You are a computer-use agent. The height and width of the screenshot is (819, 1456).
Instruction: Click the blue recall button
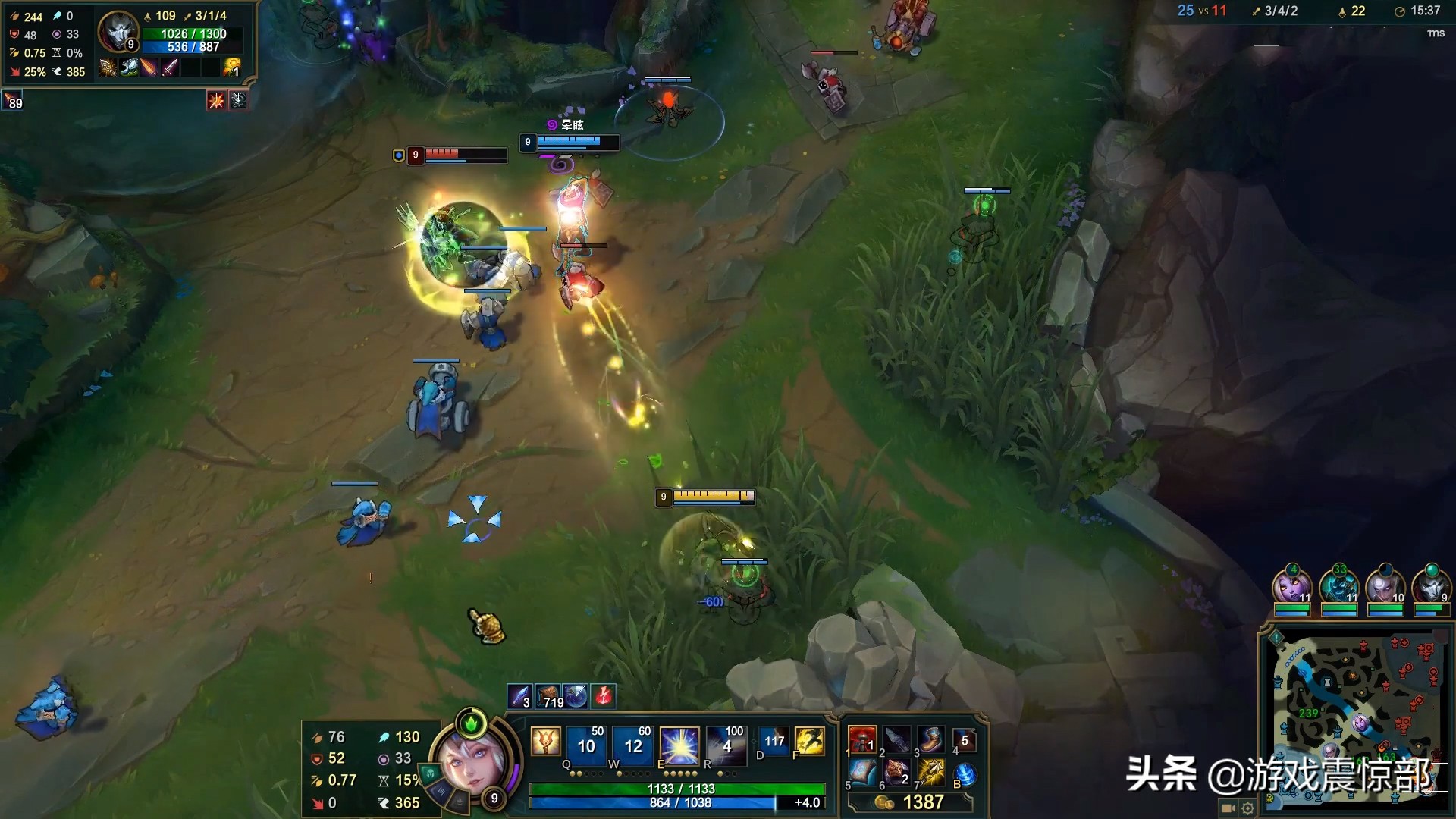click(965, 774)
